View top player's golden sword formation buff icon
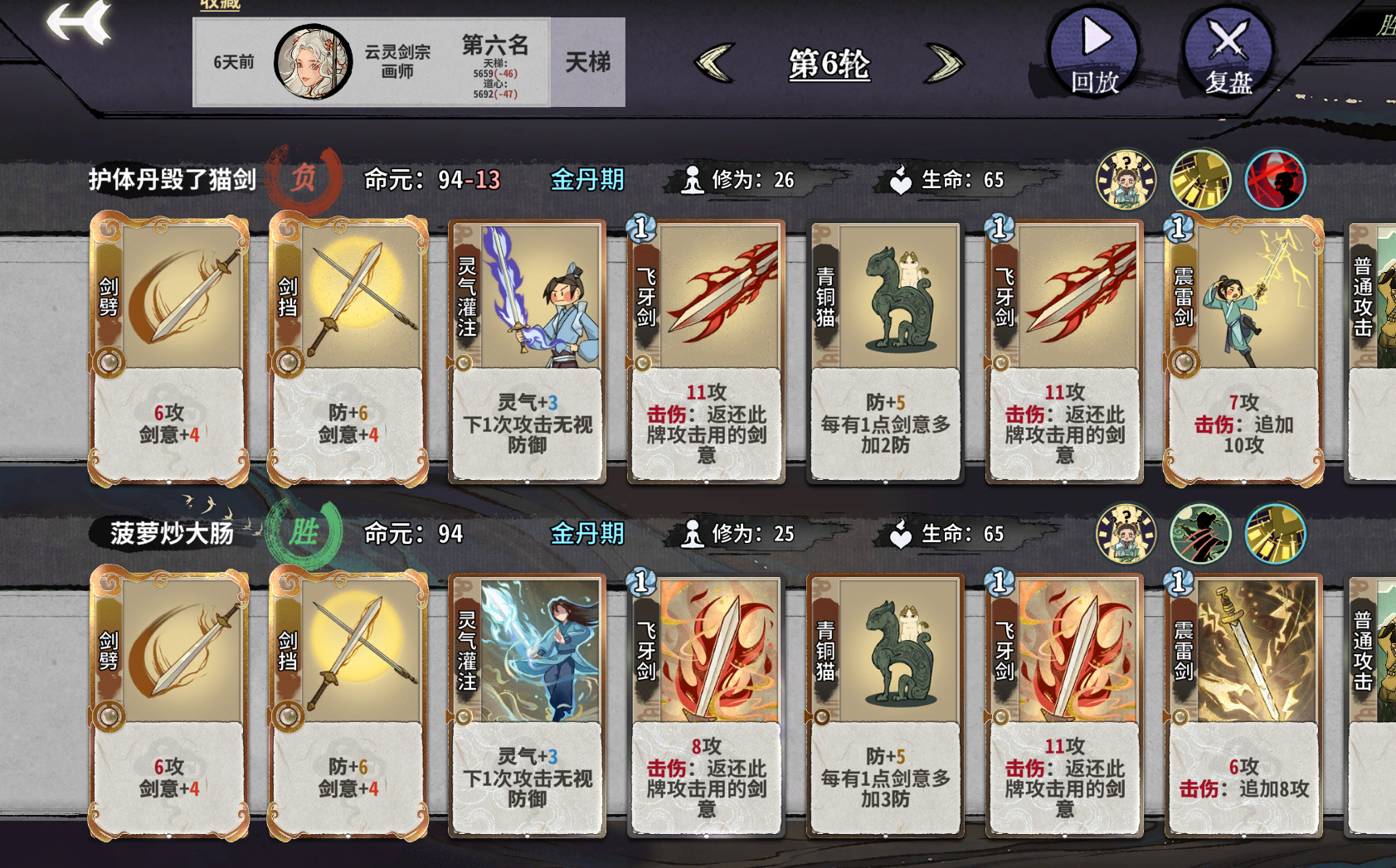This screenshot has height=868, width=1396. pos(1199,179)
